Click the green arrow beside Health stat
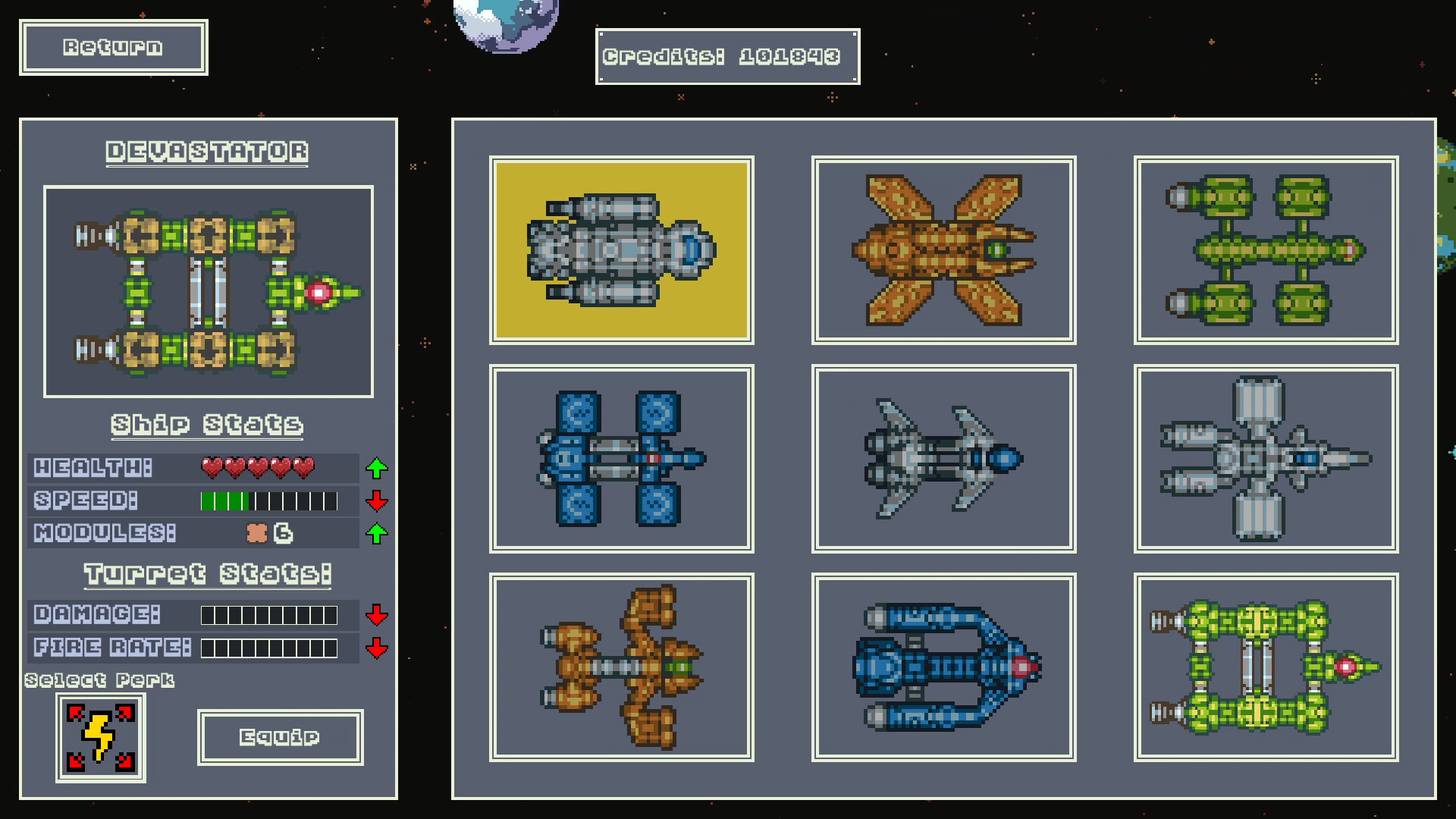This screenshot has height=819, width=1456. tap(376, 468)
